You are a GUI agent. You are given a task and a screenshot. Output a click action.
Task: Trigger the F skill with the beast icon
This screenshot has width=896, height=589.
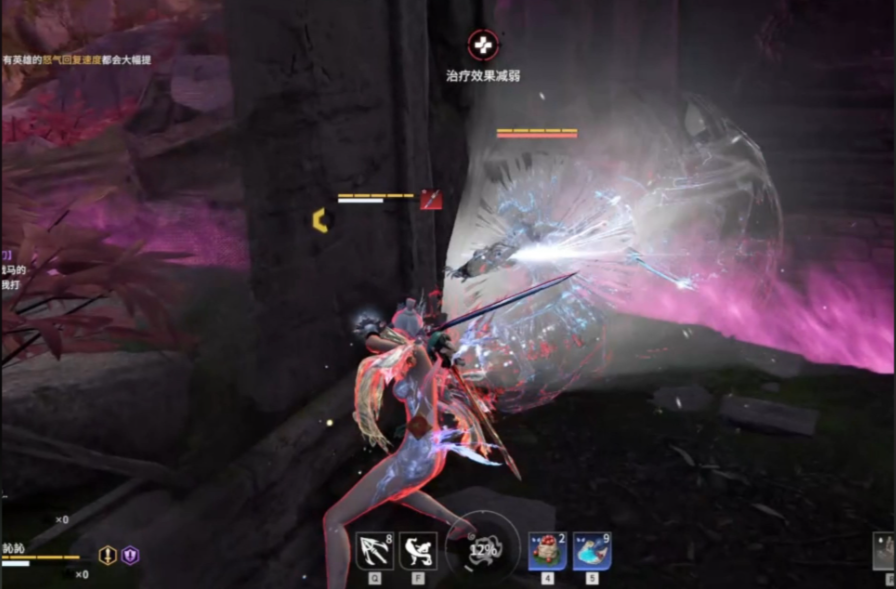tap(418, 551)
